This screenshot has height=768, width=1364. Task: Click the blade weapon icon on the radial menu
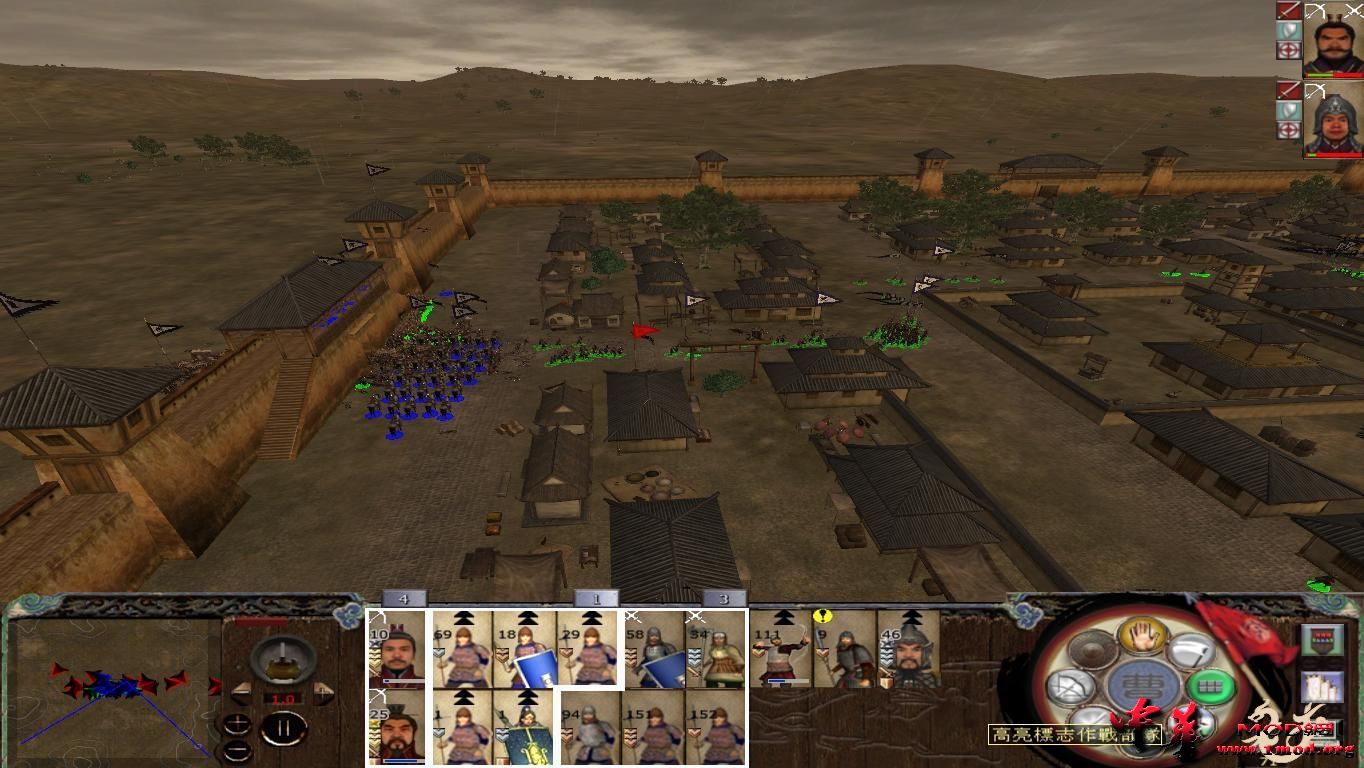1190,652
